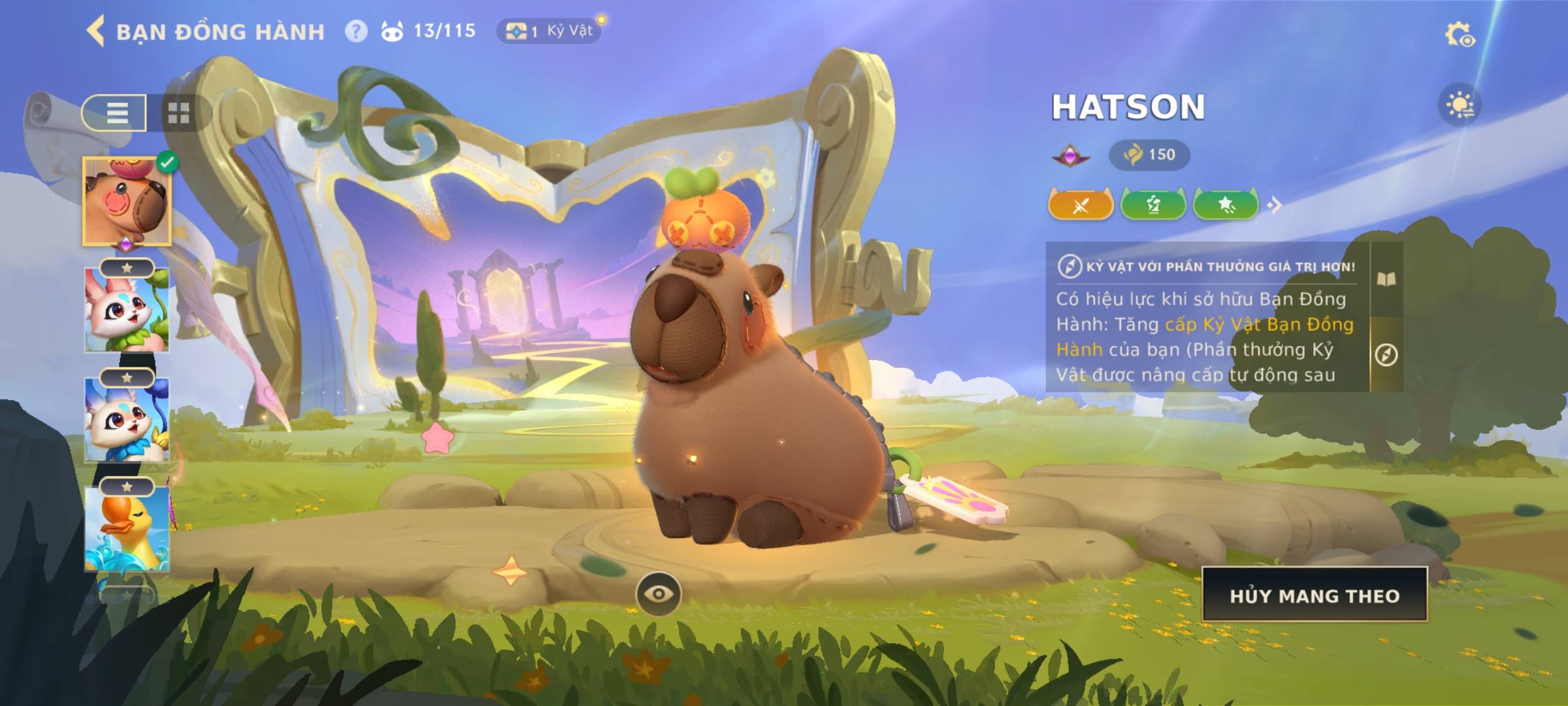The image size is (1568, 706).
Task: Open the sun lighting toggle icon
Action: coord(1460,105)
